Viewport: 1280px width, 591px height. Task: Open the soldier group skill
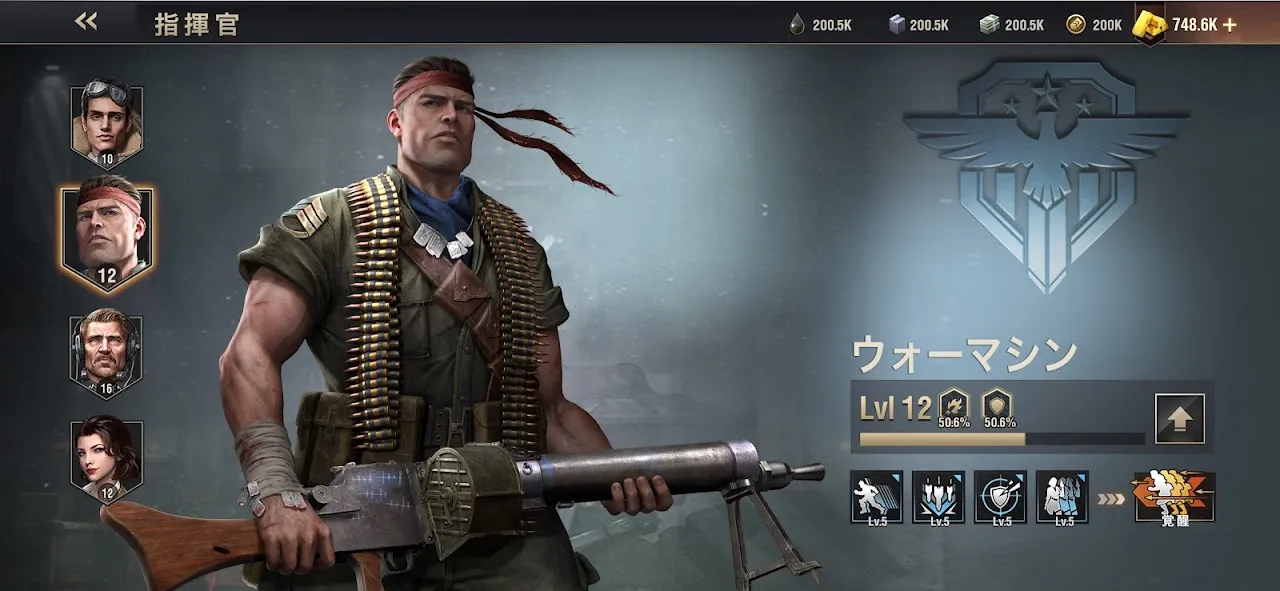click(1062, 497)
